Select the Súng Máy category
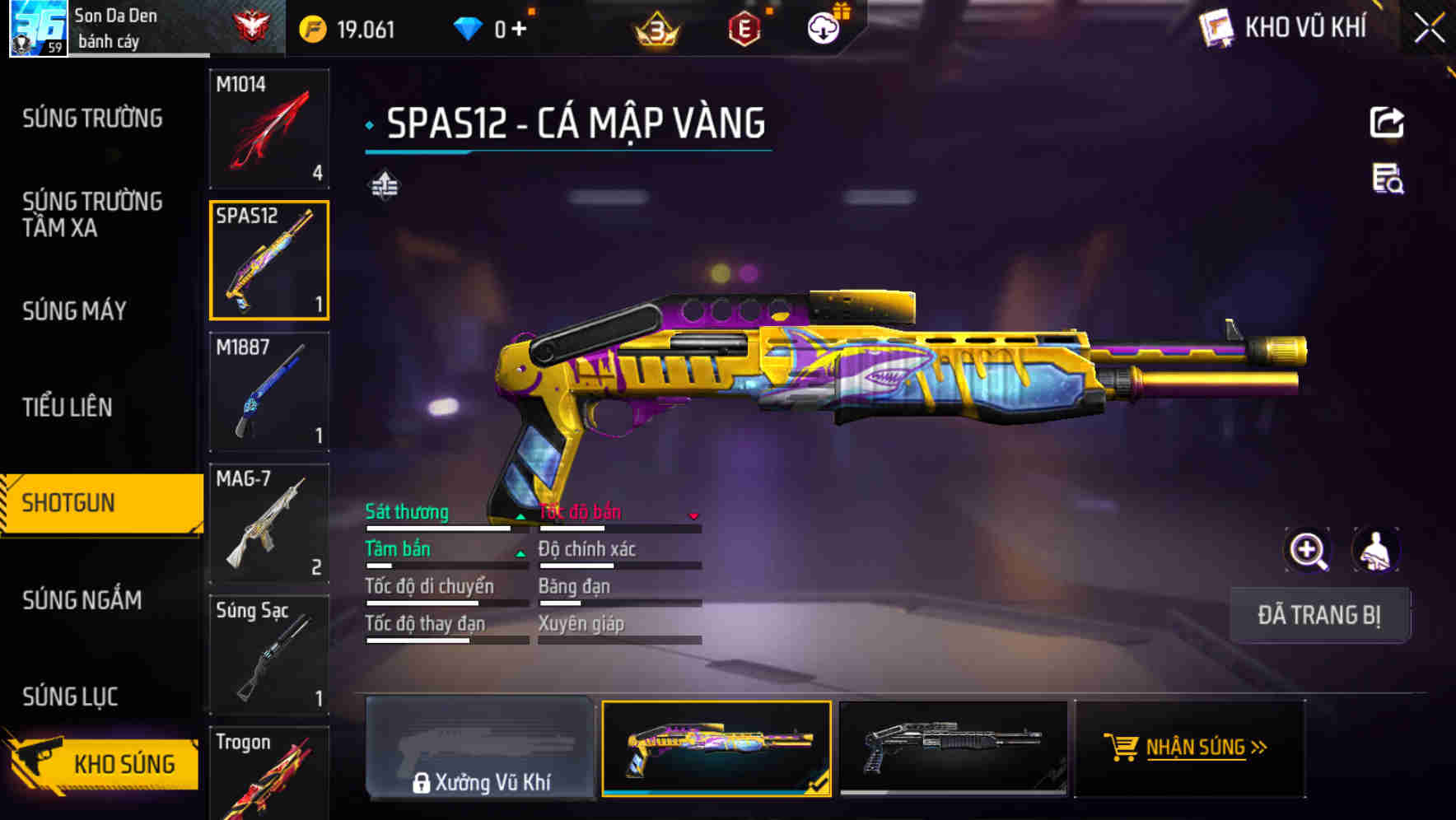This screenshot has height=820, width=1456. tap(74, 310)
